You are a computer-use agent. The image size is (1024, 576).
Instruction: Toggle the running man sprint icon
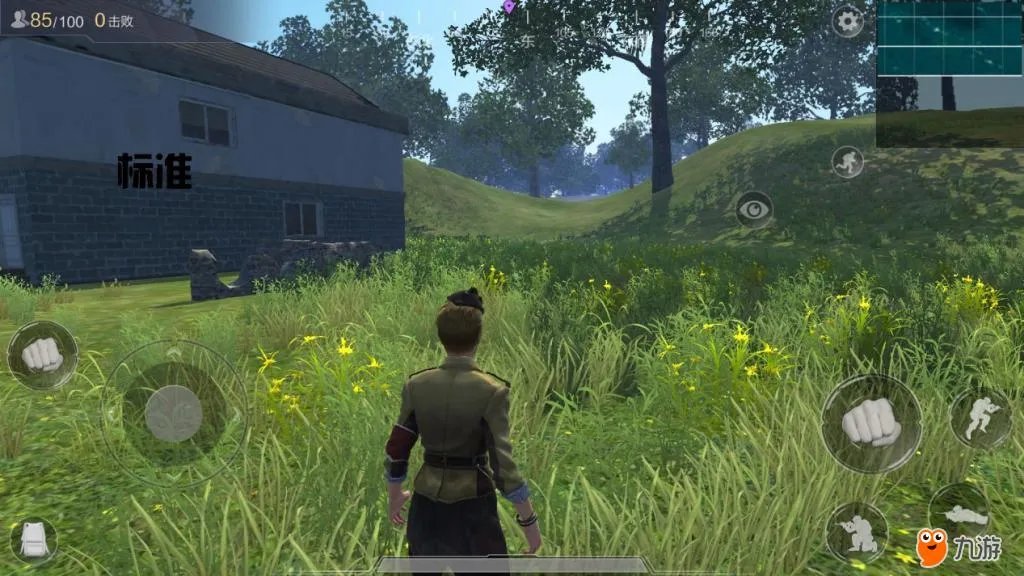pyautogui.click(x=848, y=161)
